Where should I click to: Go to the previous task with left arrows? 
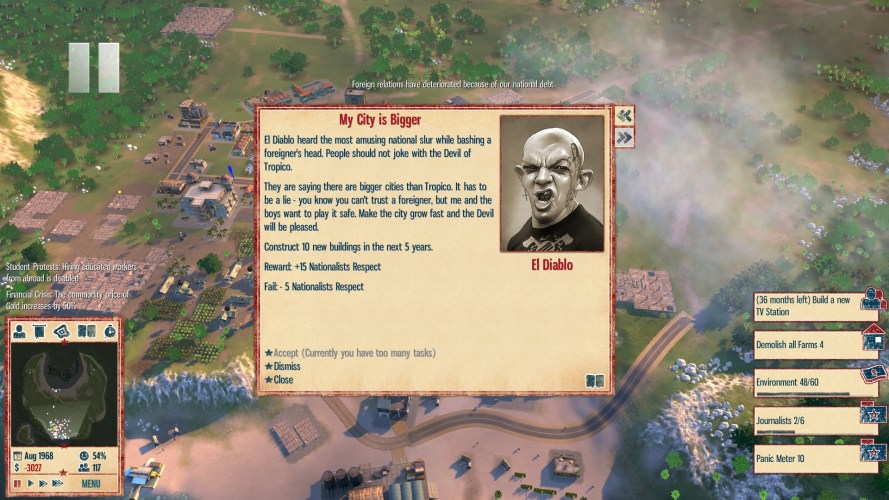(x=624, y=115)
